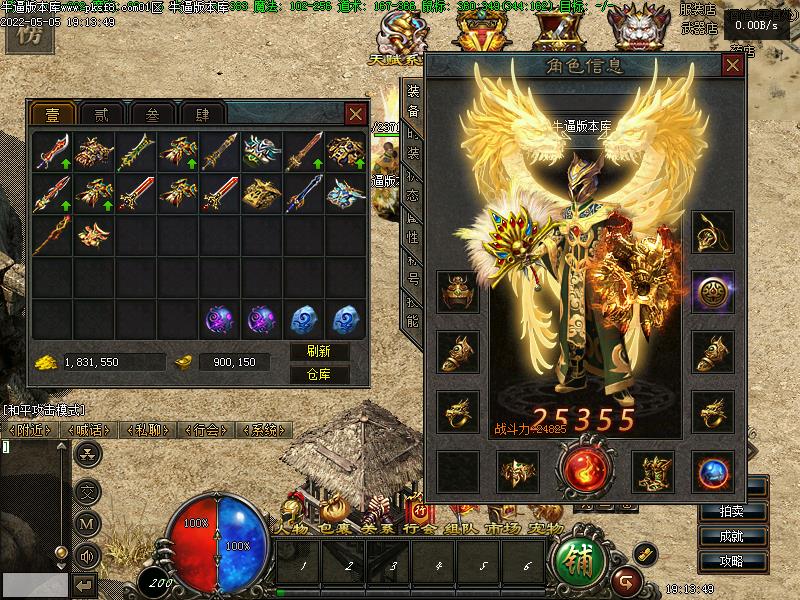800x600 pixels.
Task: Click the round M map button
Action: point(88,522)
